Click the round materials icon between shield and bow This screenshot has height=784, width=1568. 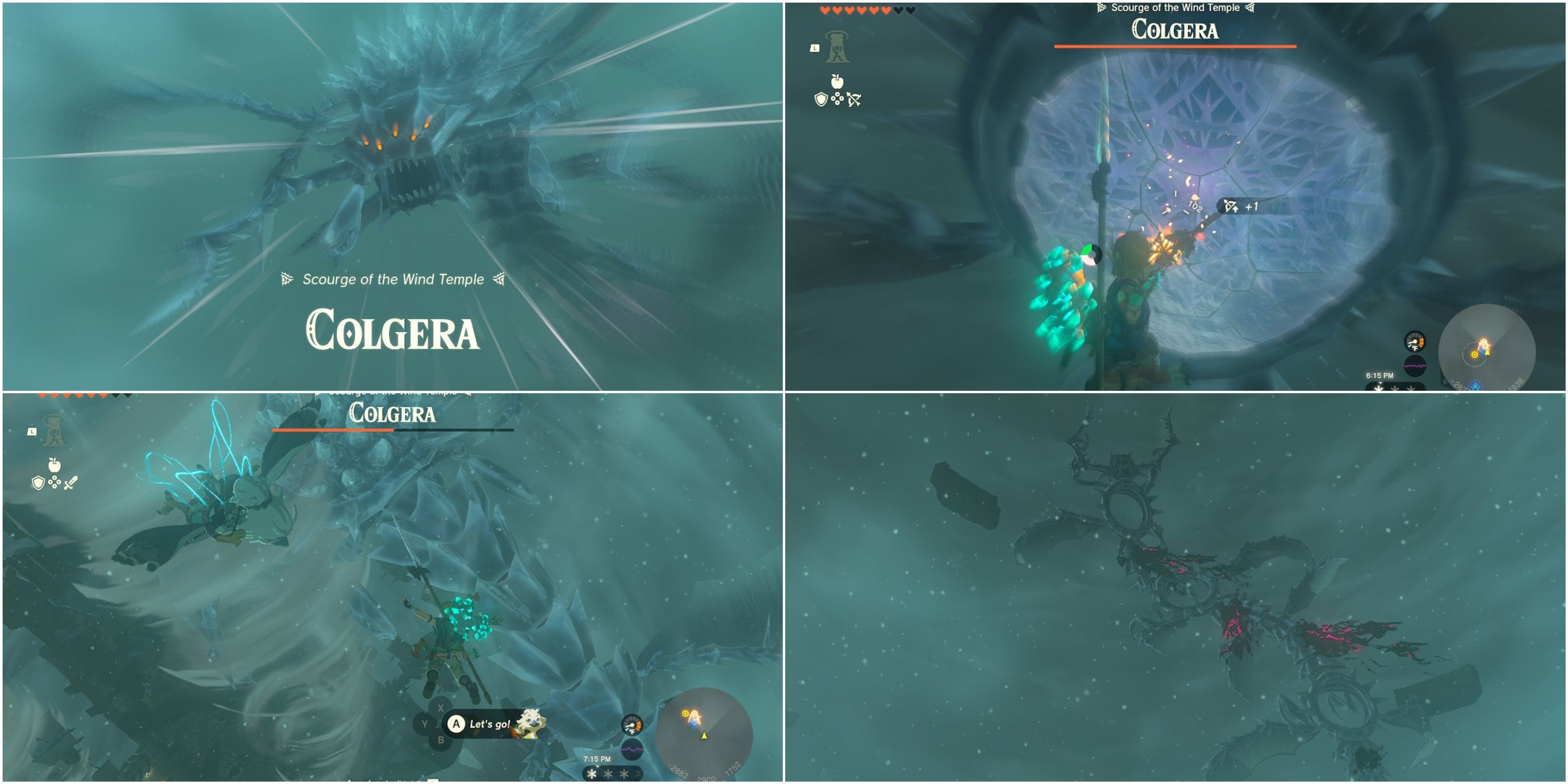click(837, 100)
